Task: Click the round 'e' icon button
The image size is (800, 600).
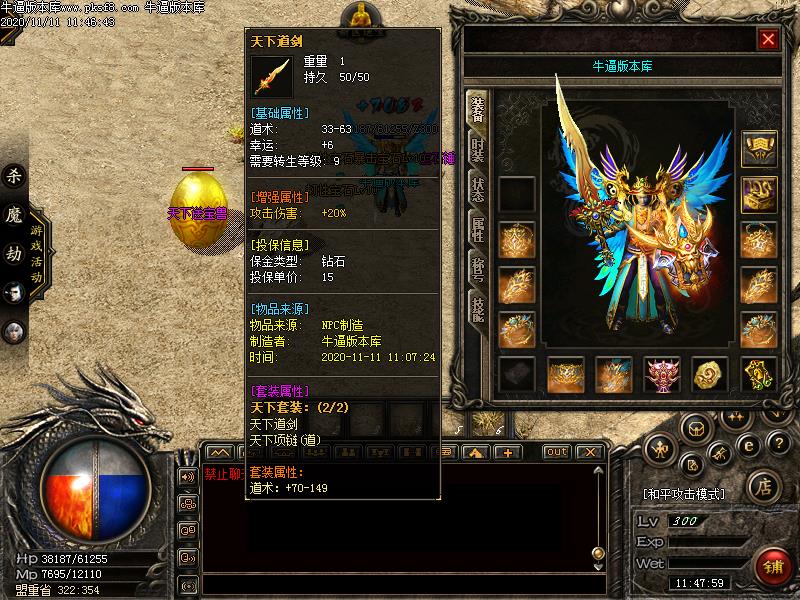Action: (745, 445)
